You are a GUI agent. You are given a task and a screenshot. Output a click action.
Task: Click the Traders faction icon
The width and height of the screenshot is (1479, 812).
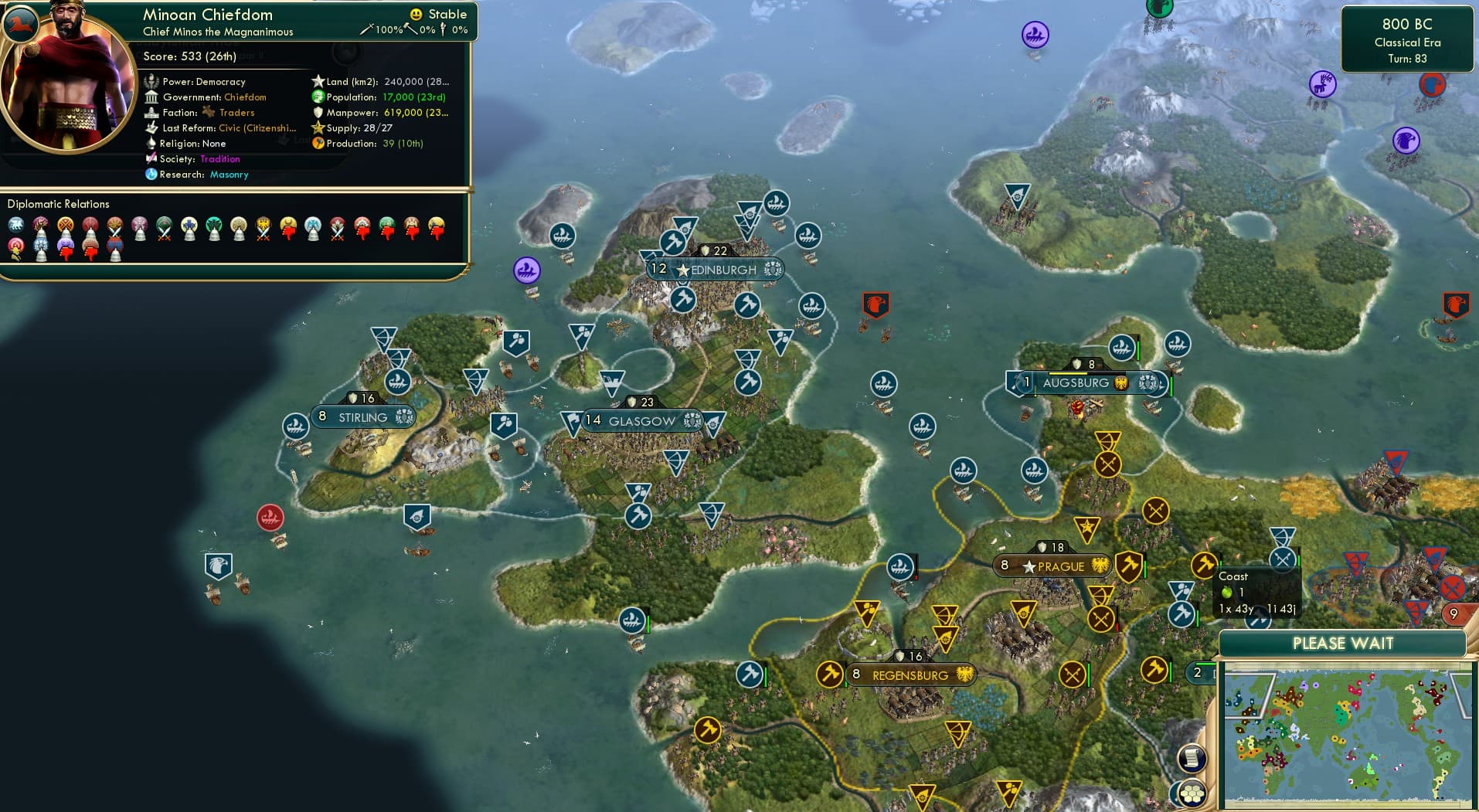[x=207, y=112]
